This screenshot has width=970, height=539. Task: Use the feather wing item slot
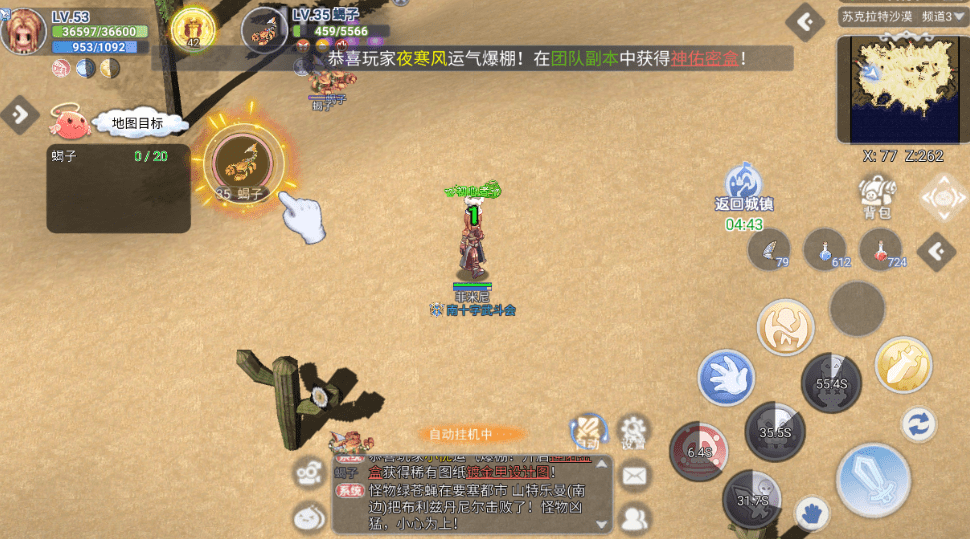point(768,248)
